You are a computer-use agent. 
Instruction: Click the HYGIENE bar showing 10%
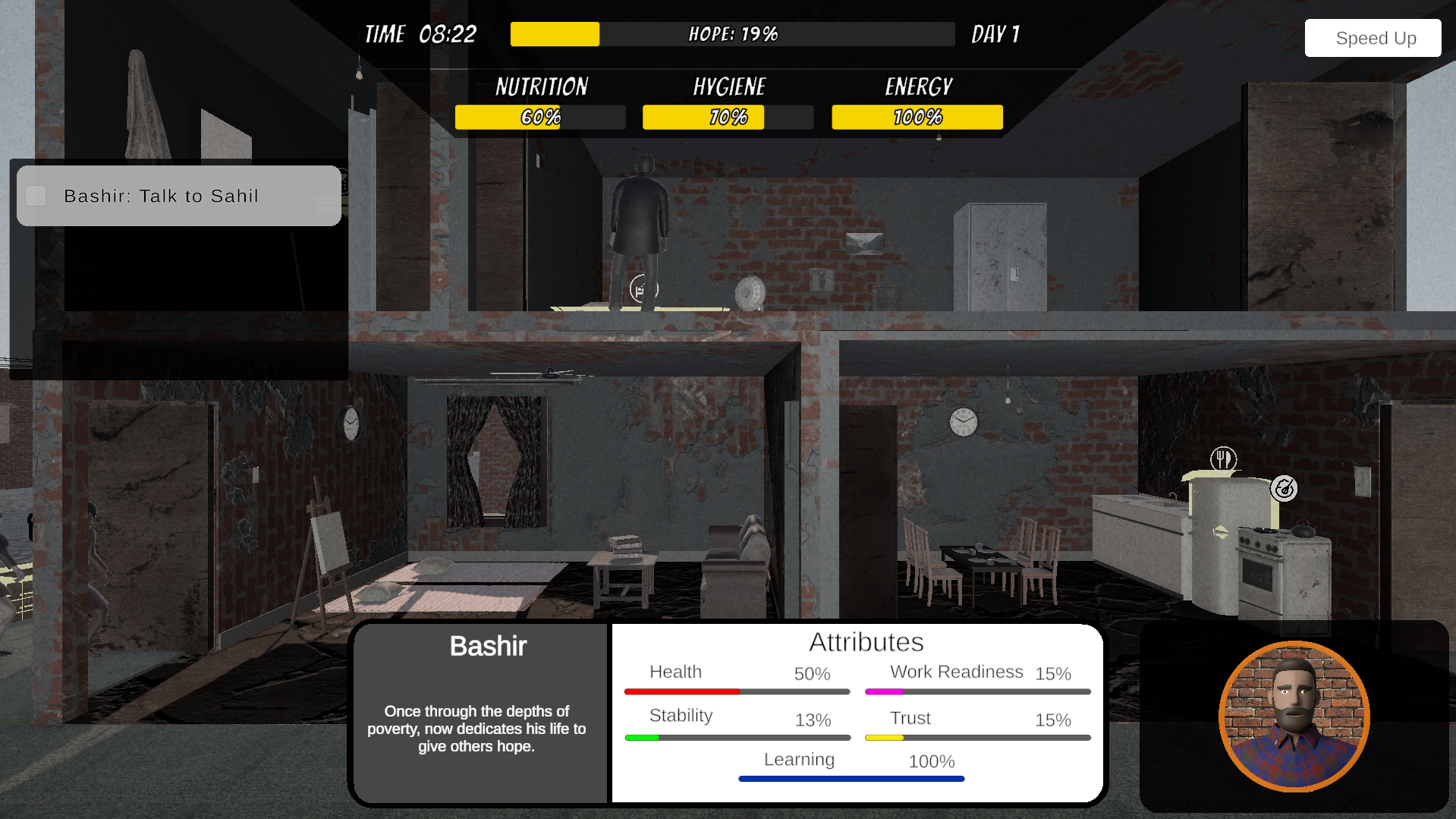click(726, 117)
